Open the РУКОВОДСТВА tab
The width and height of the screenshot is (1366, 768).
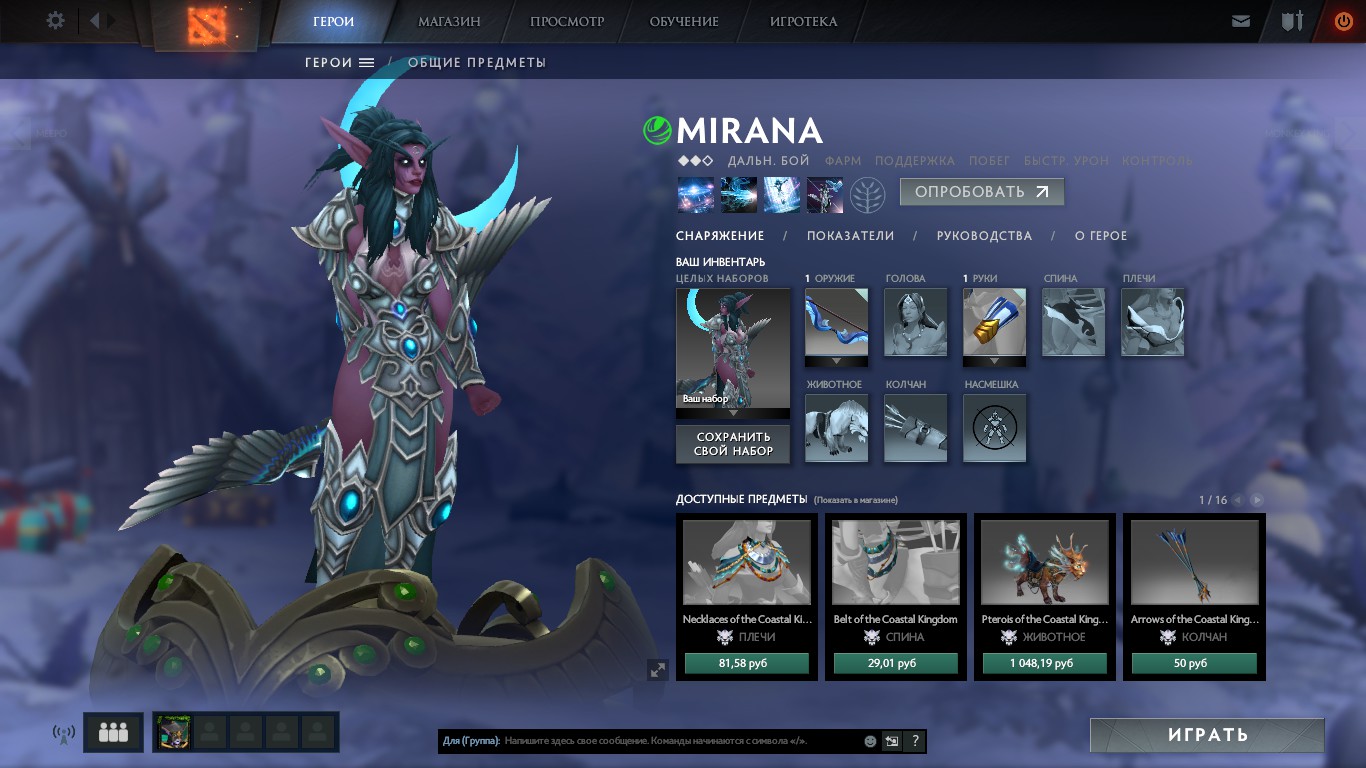click(984, 236)
